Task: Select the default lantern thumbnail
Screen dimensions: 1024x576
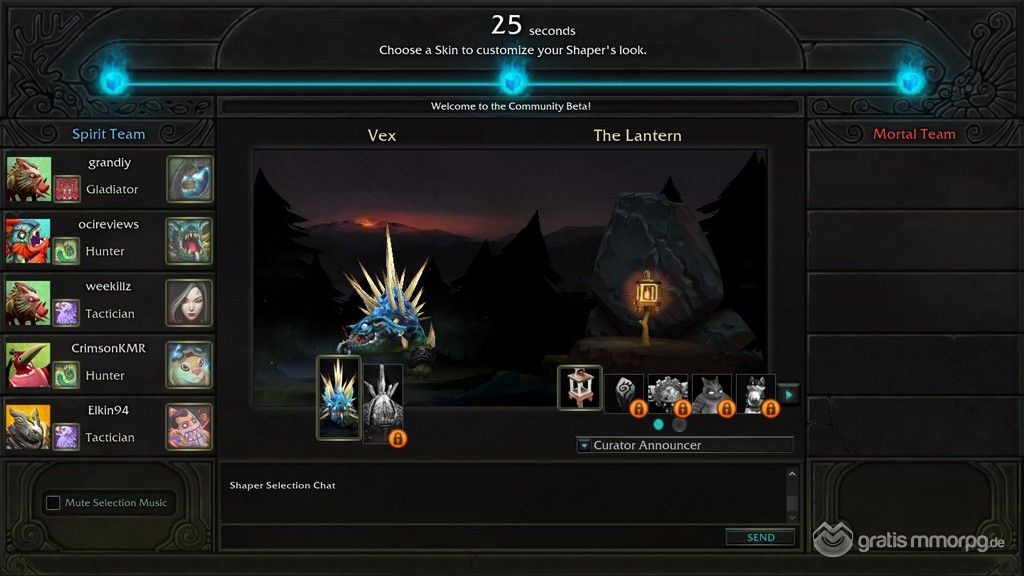Action: 579,388
